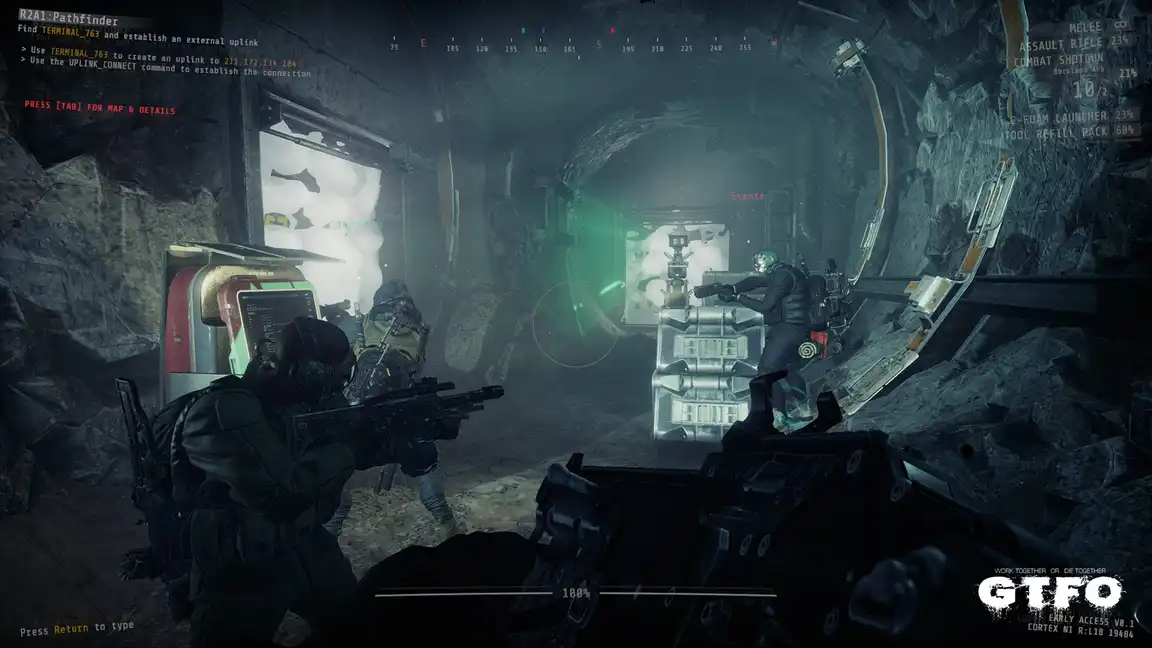Open the R2A1:Pathfinder objective header
The width and height of the screenshot is (1152, 648).
tap(68, 19)
